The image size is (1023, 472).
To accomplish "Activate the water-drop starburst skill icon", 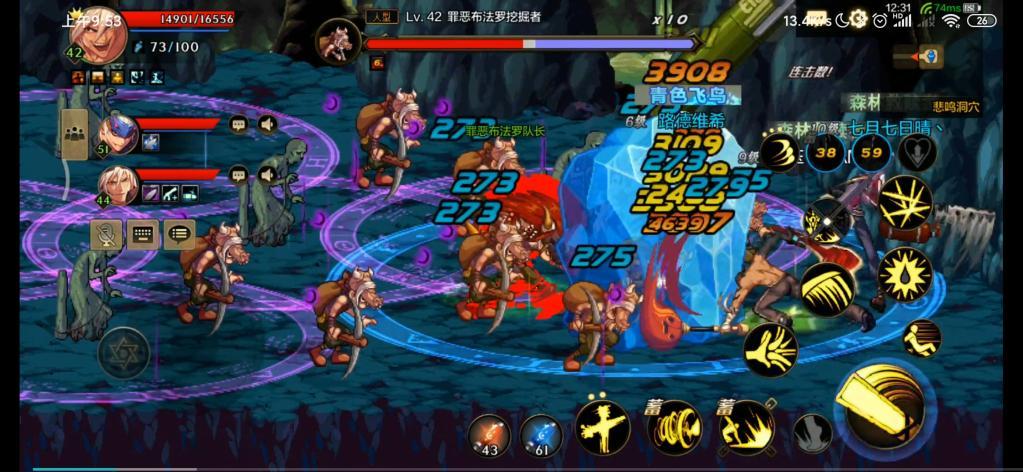I will point(905,273).
